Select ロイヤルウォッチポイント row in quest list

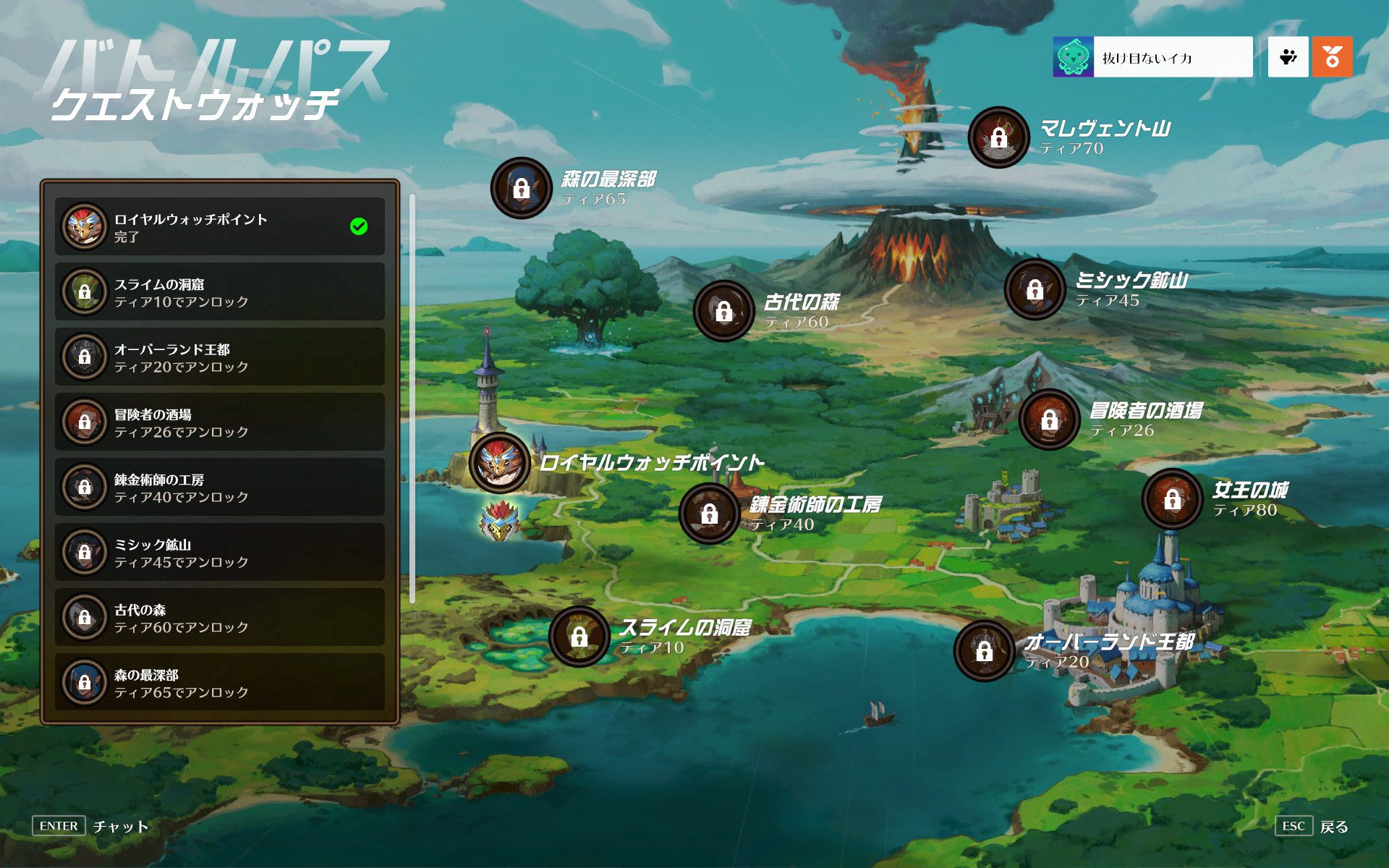(219, 226)
